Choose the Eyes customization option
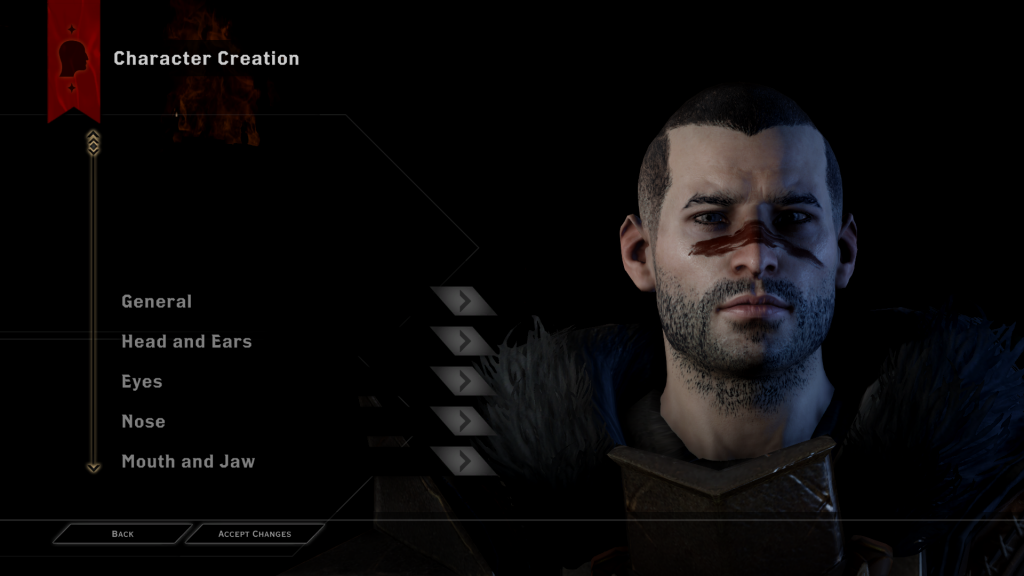The image size is (1024, 576). click(142, 381)
